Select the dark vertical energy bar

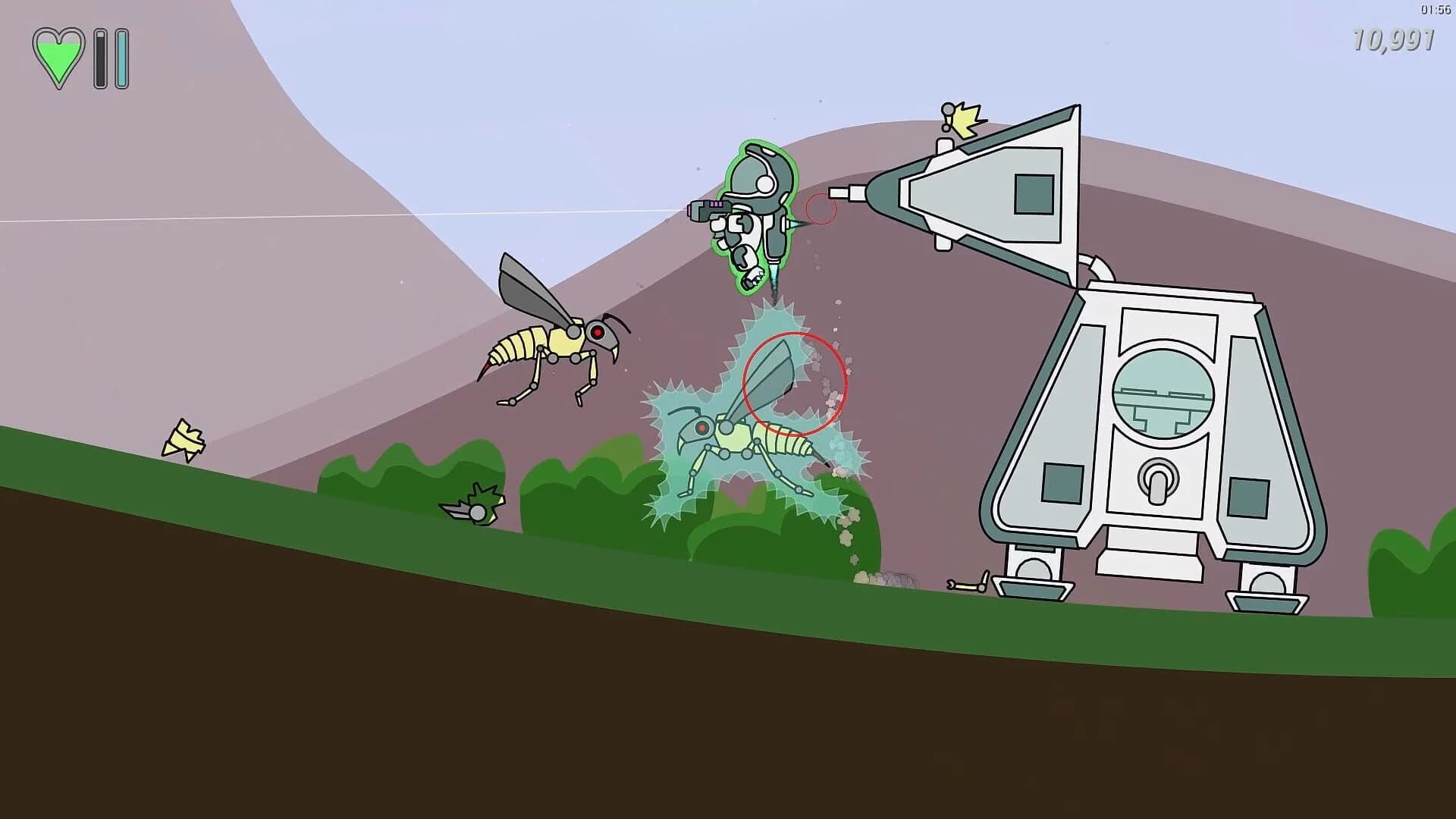100,57
